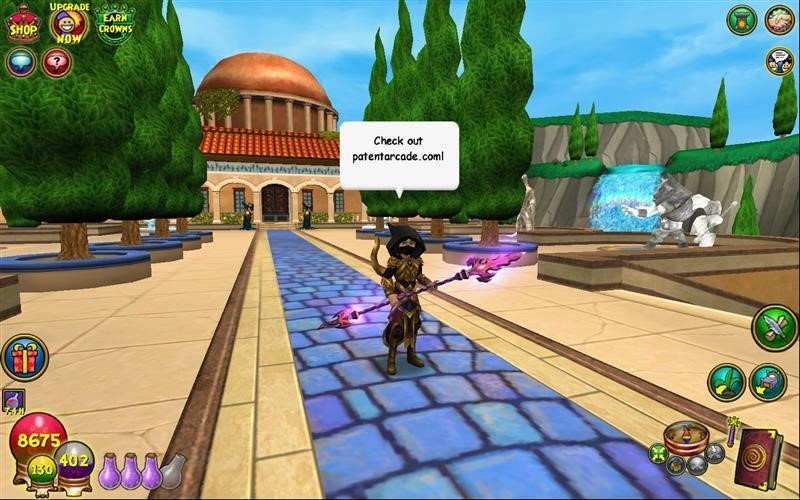Open the red question mark help icon

[57, 62]
